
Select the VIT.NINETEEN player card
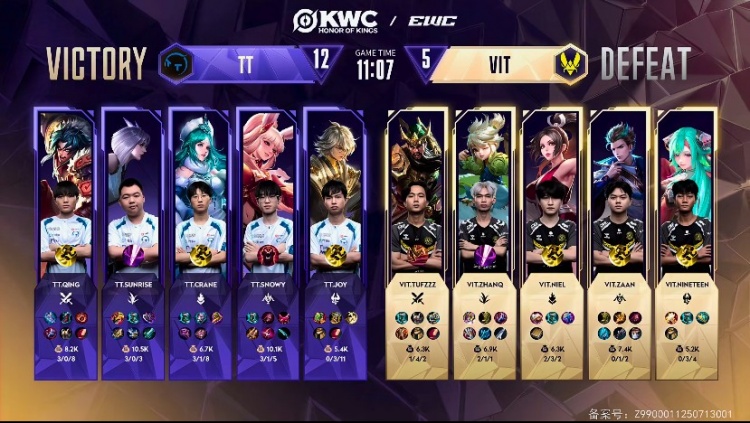coord(685,240)
